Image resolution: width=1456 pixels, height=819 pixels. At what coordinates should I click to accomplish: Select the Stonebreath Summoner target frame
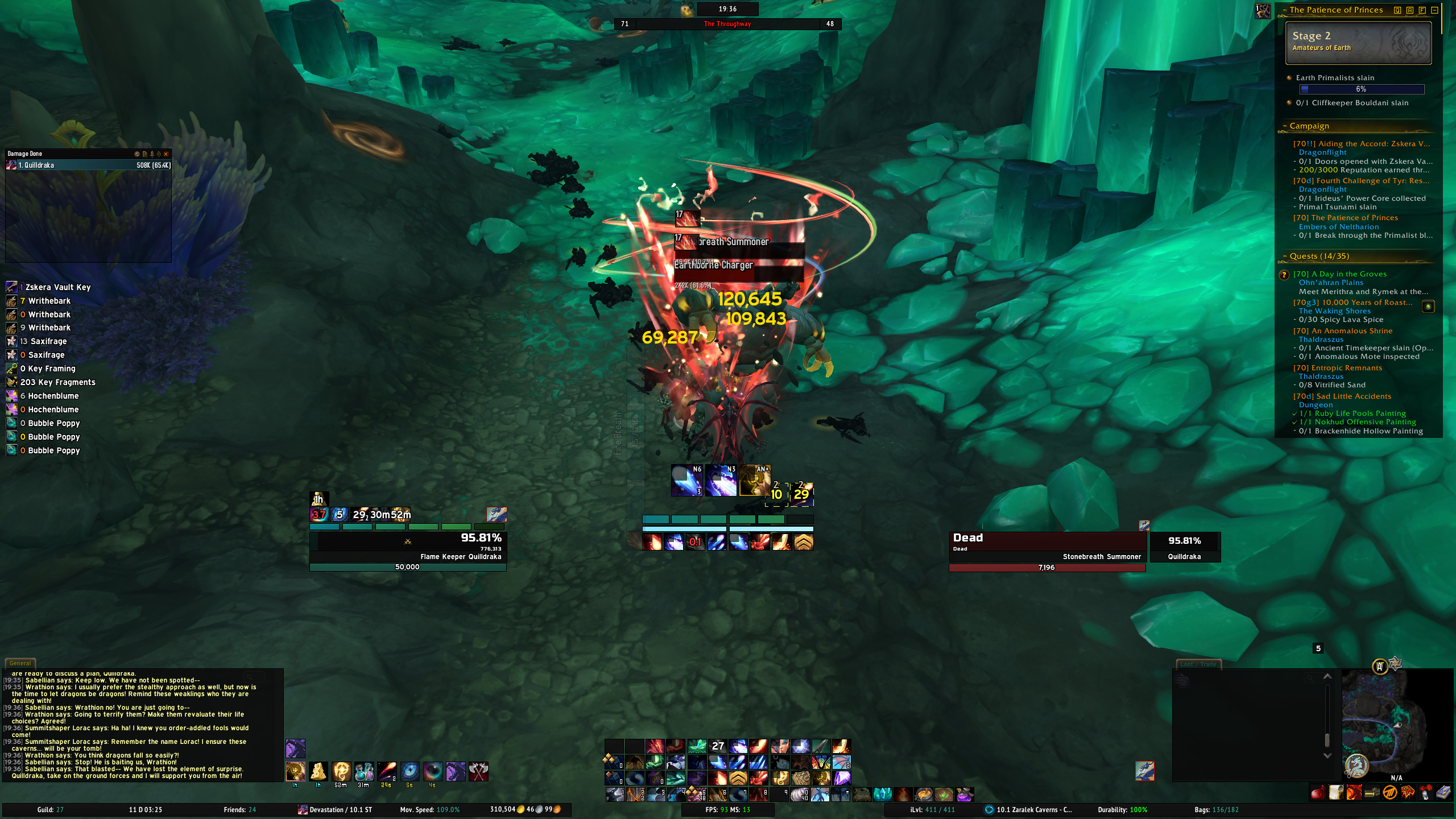tap(1046, 547)
